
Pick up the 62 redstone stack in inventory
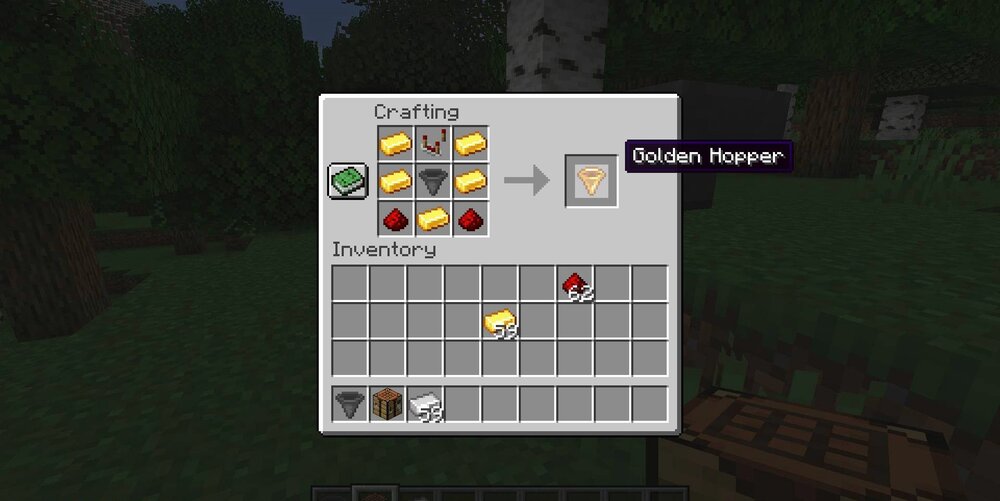(575, 284)
